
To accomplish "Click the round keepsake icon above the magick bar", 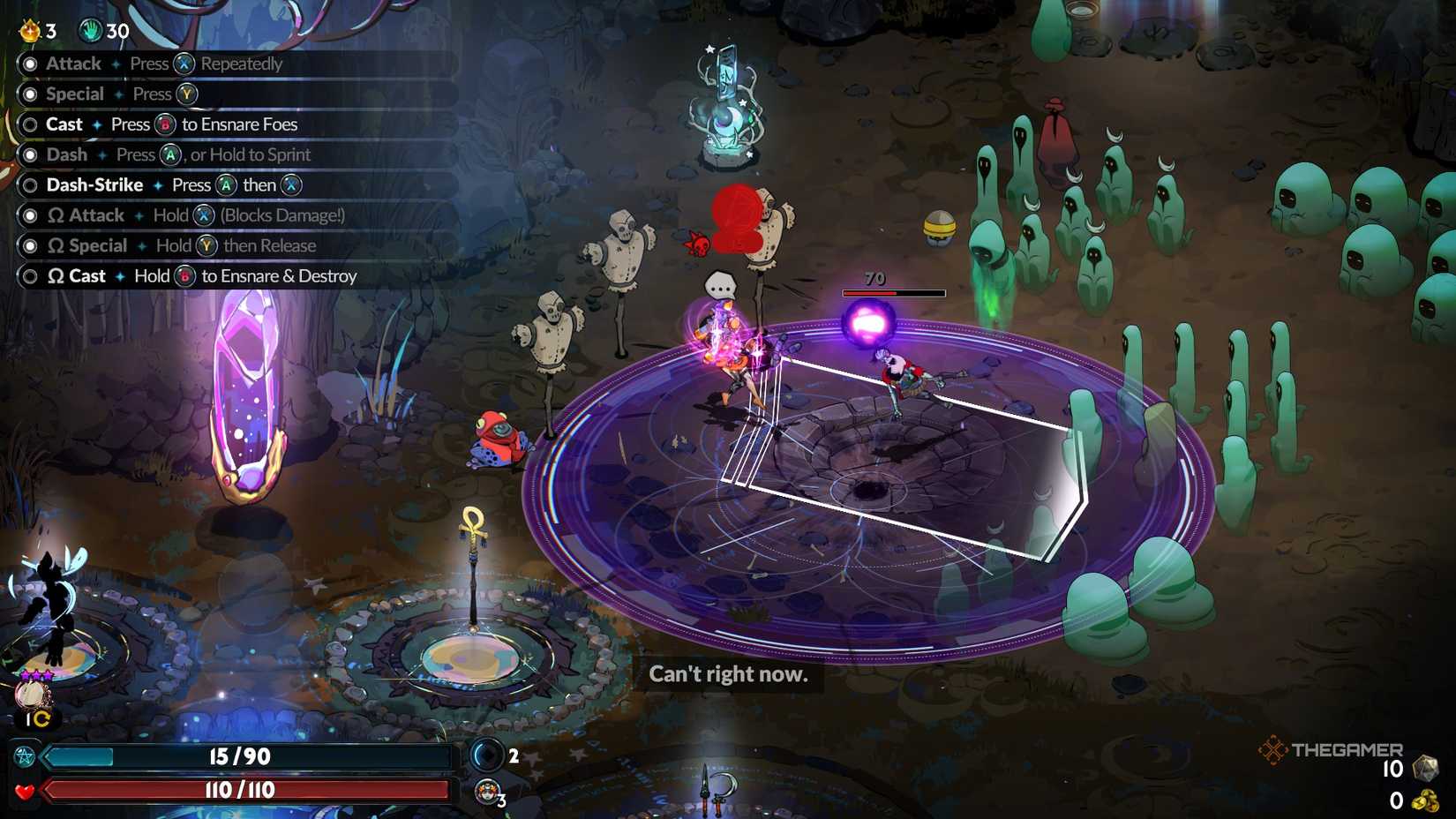I will pyautogui.click(x=34, y=695).
